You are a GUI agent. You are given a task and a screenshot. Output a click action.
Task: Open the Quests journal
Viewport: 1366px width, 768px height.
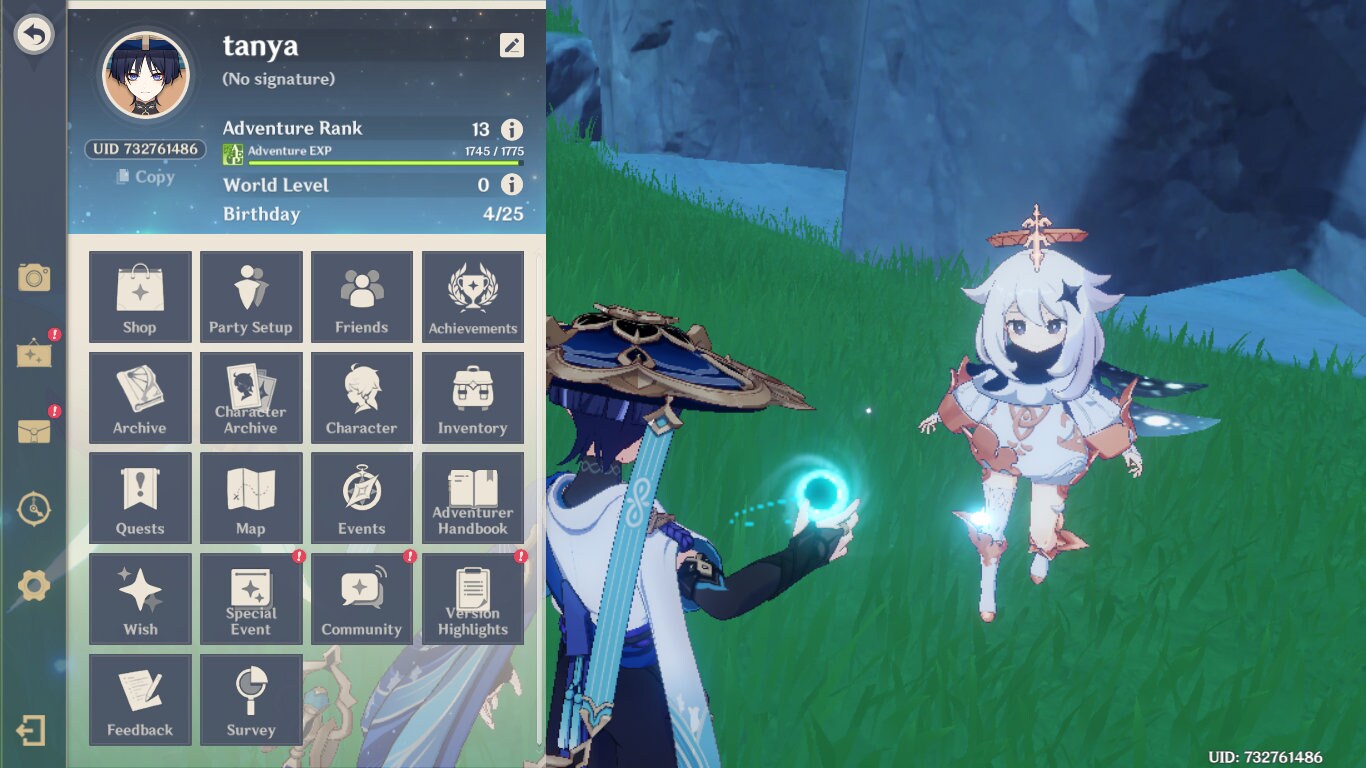click(x=140, y=498)
